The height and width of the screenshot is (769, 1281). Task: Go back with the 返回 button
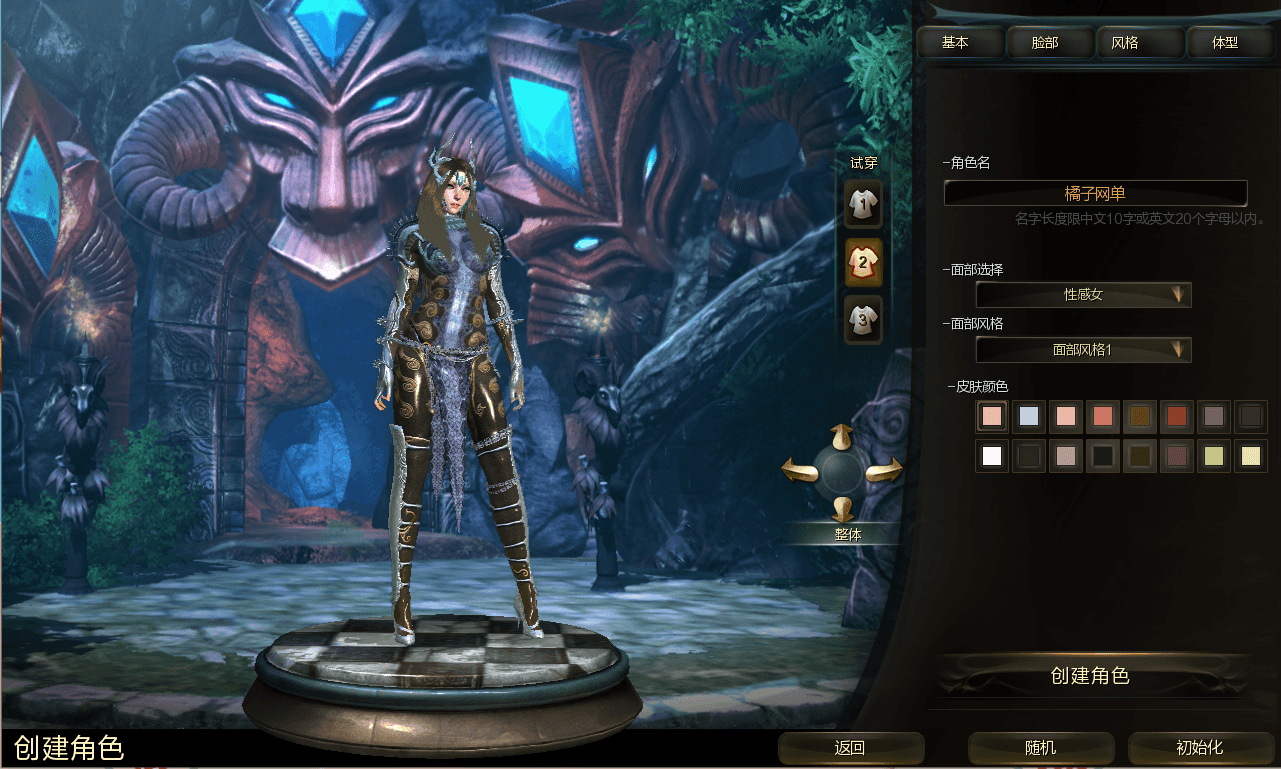tap(850, 748)
